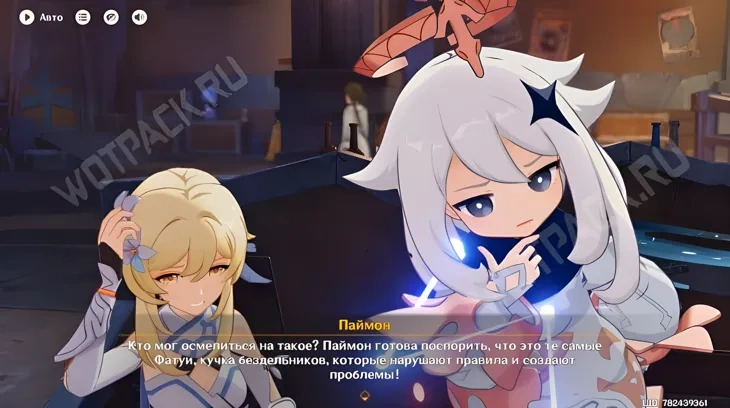Advance dialogue via the orange diamond indicator
The image size is (730, 408).
click(364, 395)
